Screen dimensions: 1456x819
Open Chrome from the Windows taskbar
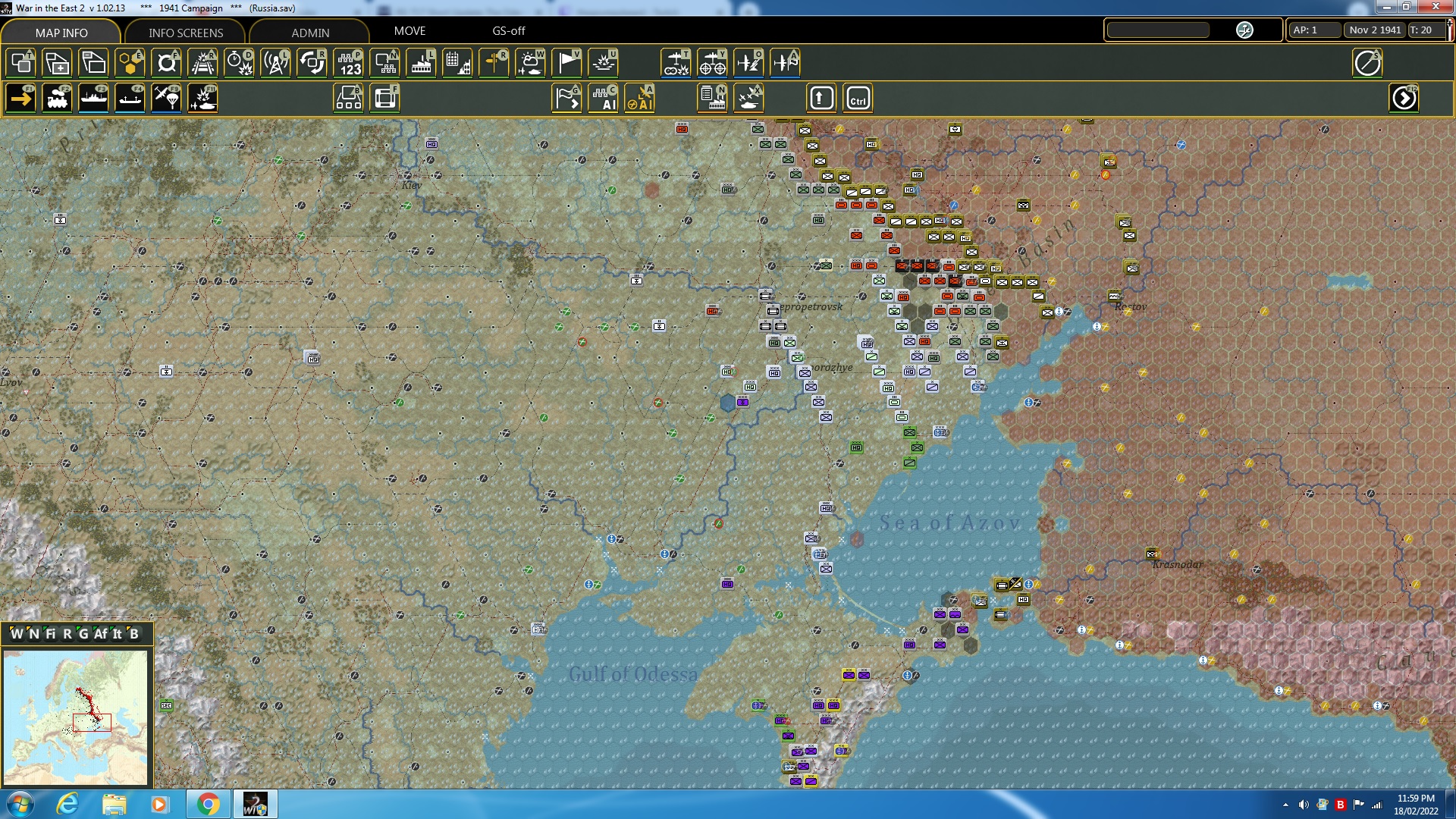tap(209, 804)
